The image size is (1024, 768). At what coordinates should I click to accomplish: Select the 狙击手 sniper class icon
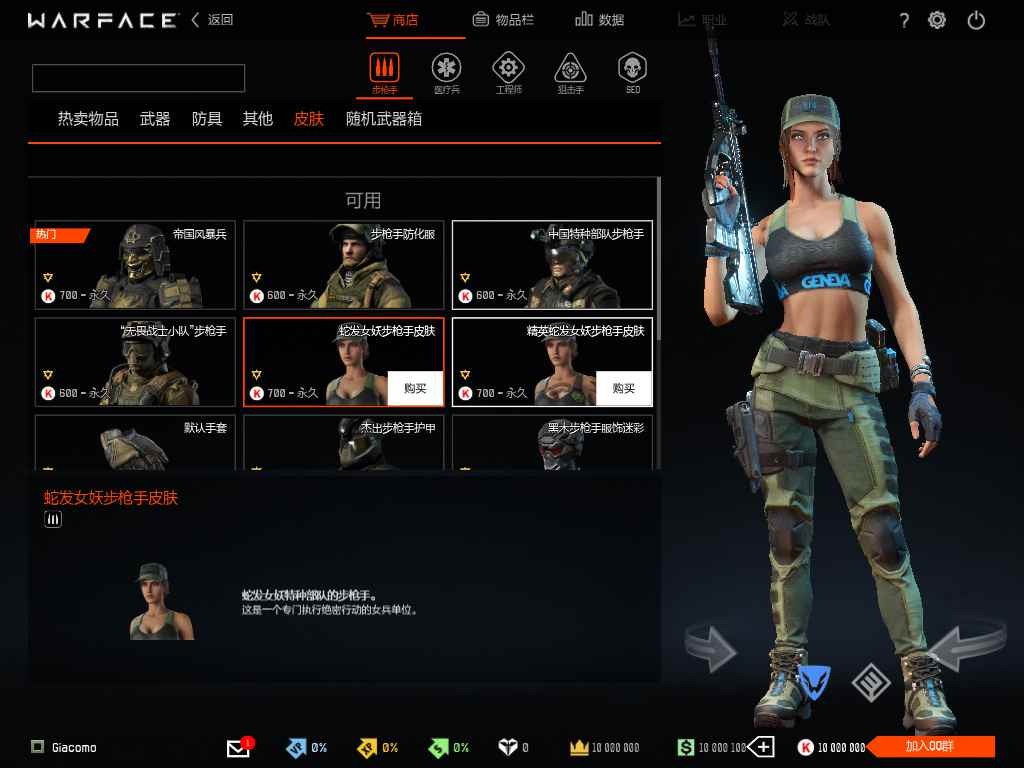[x=570, y=72]
